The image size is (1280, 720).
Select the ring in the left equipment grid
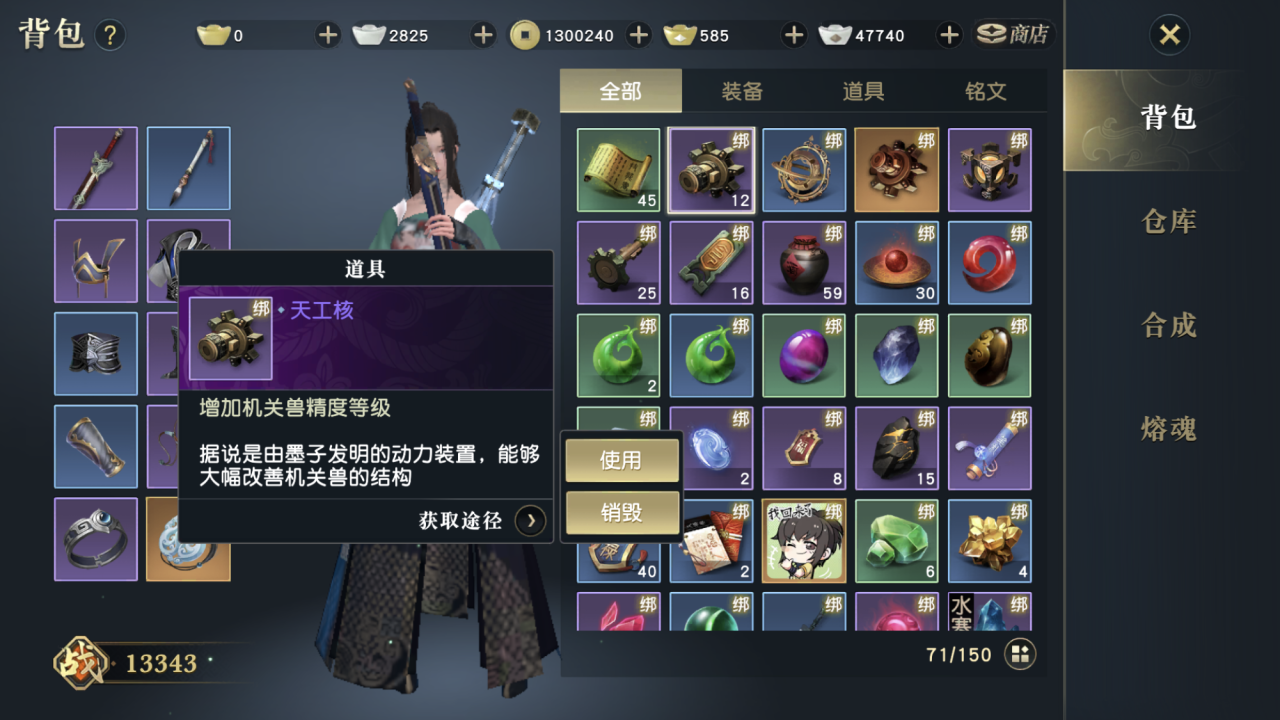(x=95, y=540)
